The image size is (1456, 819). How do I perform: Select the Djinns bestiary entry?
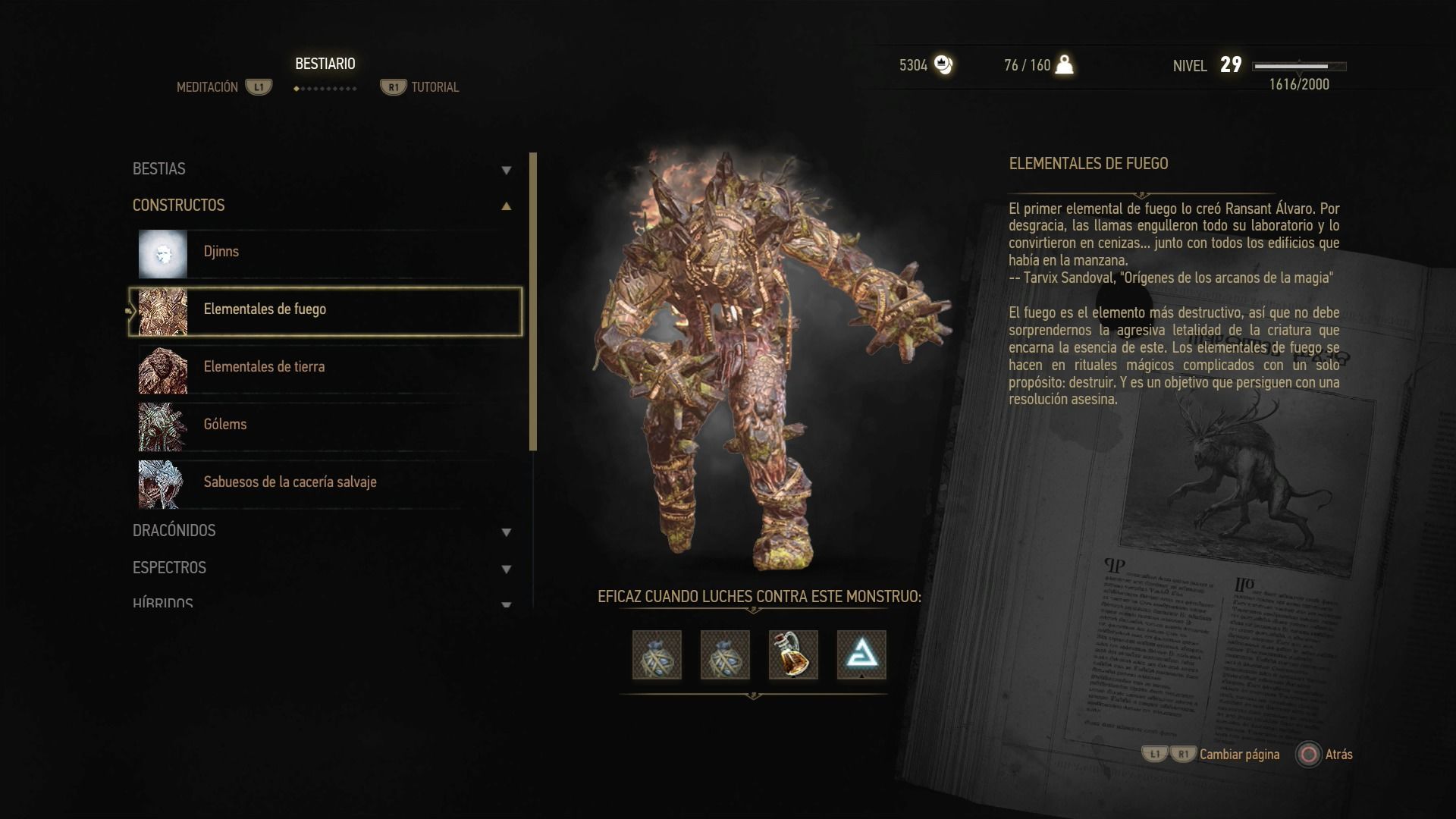pos(326,253)
